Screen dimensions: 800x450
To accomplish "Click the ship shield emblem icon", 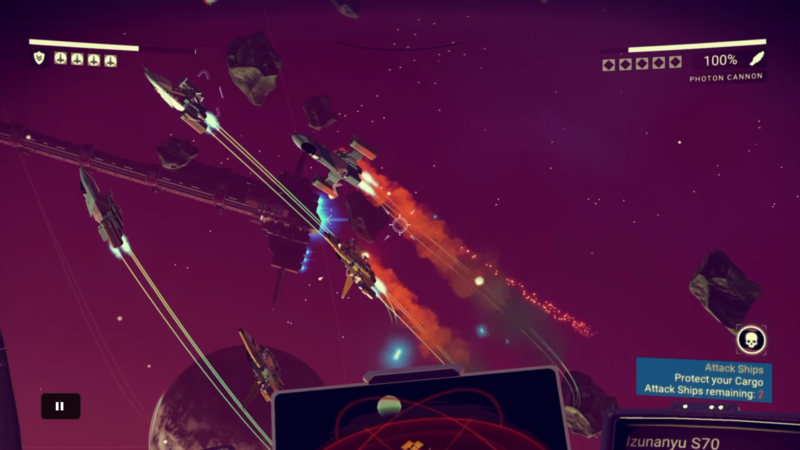I will pos(39,59).
